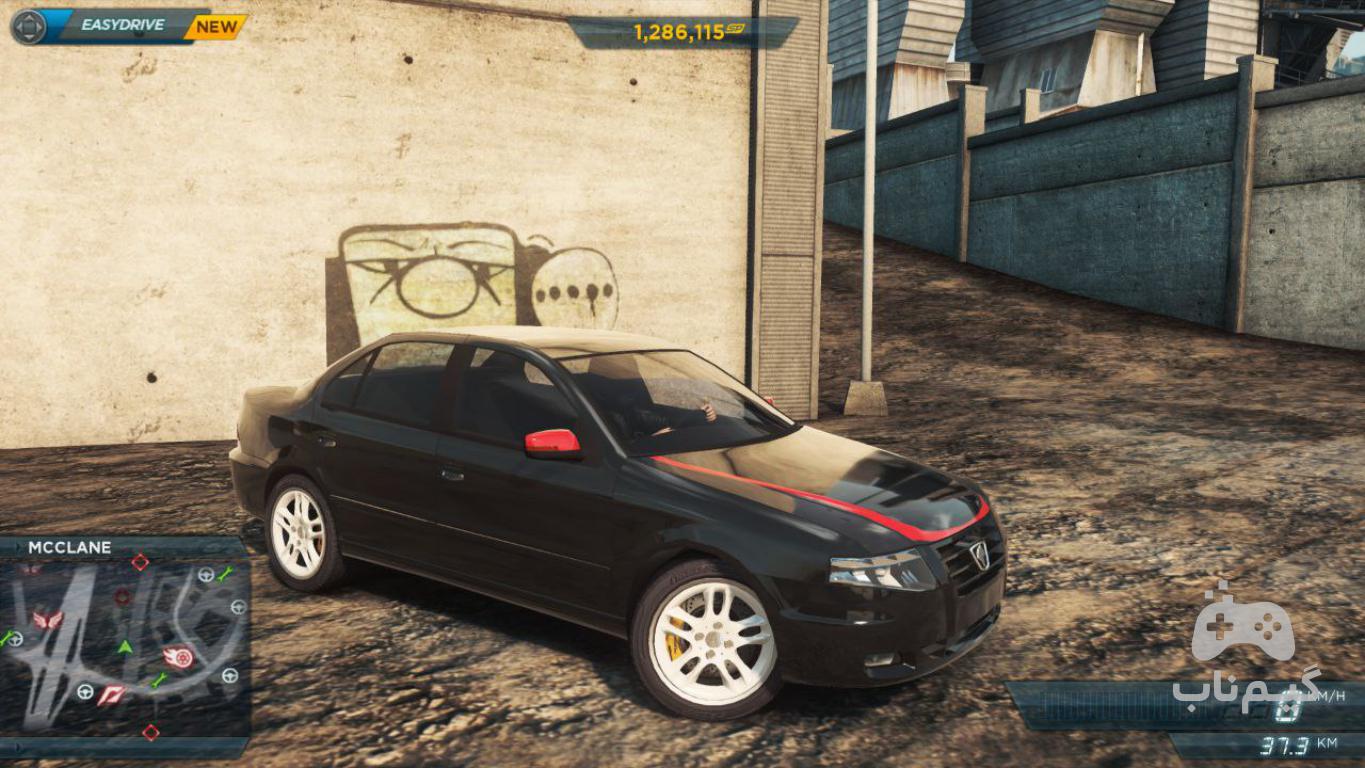
Task: Select the flaming wheel marker on the minimap
Action: coord(178,657)
